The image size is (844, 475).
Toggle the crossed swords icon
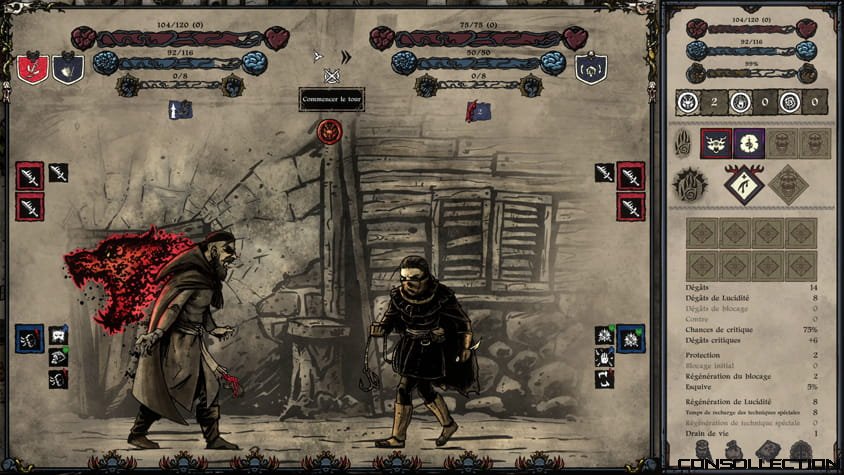(x=332, y=76)
